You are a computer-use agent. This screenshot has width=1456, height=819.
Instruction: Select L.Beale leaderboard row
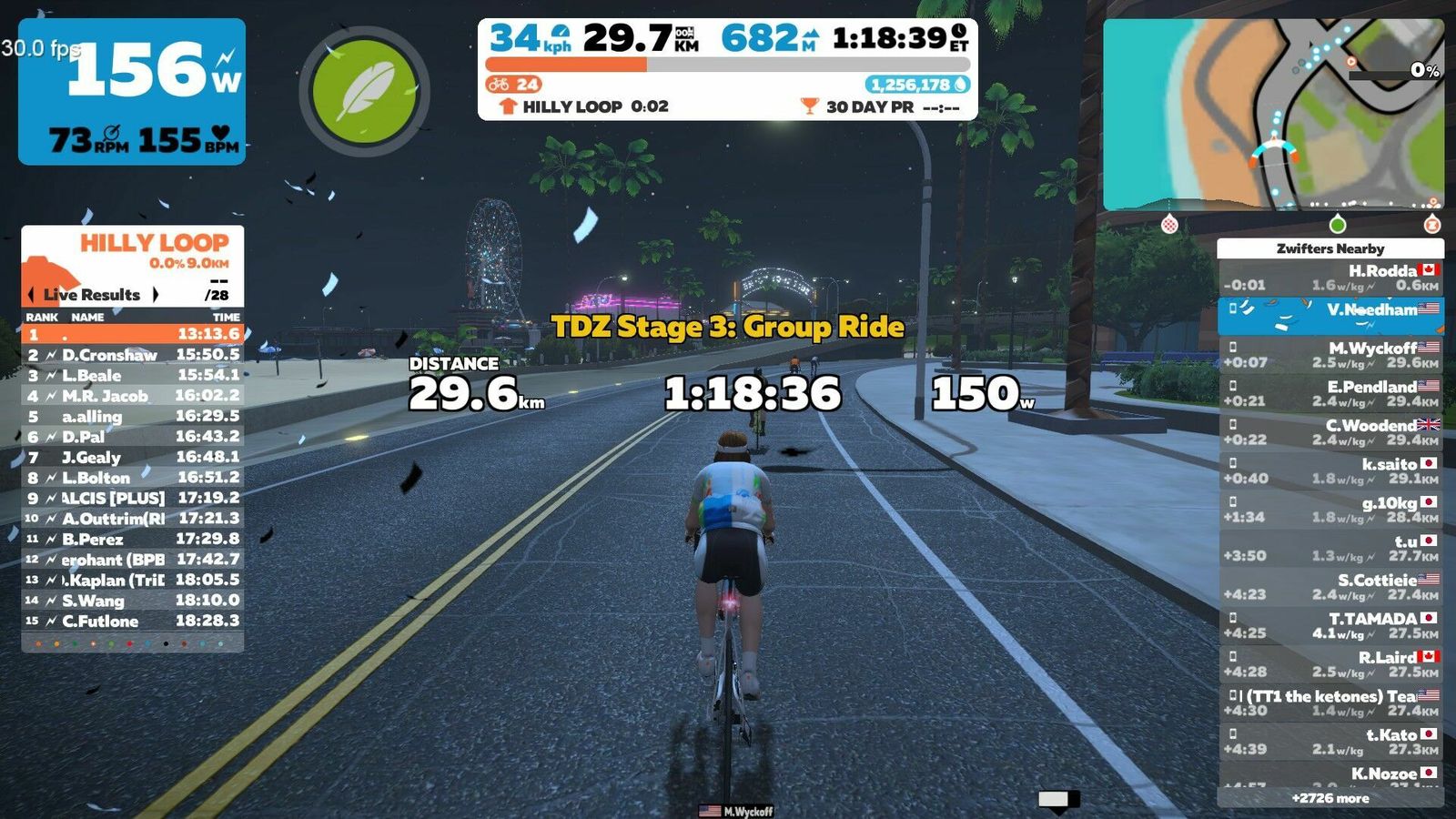coord(132,375)
